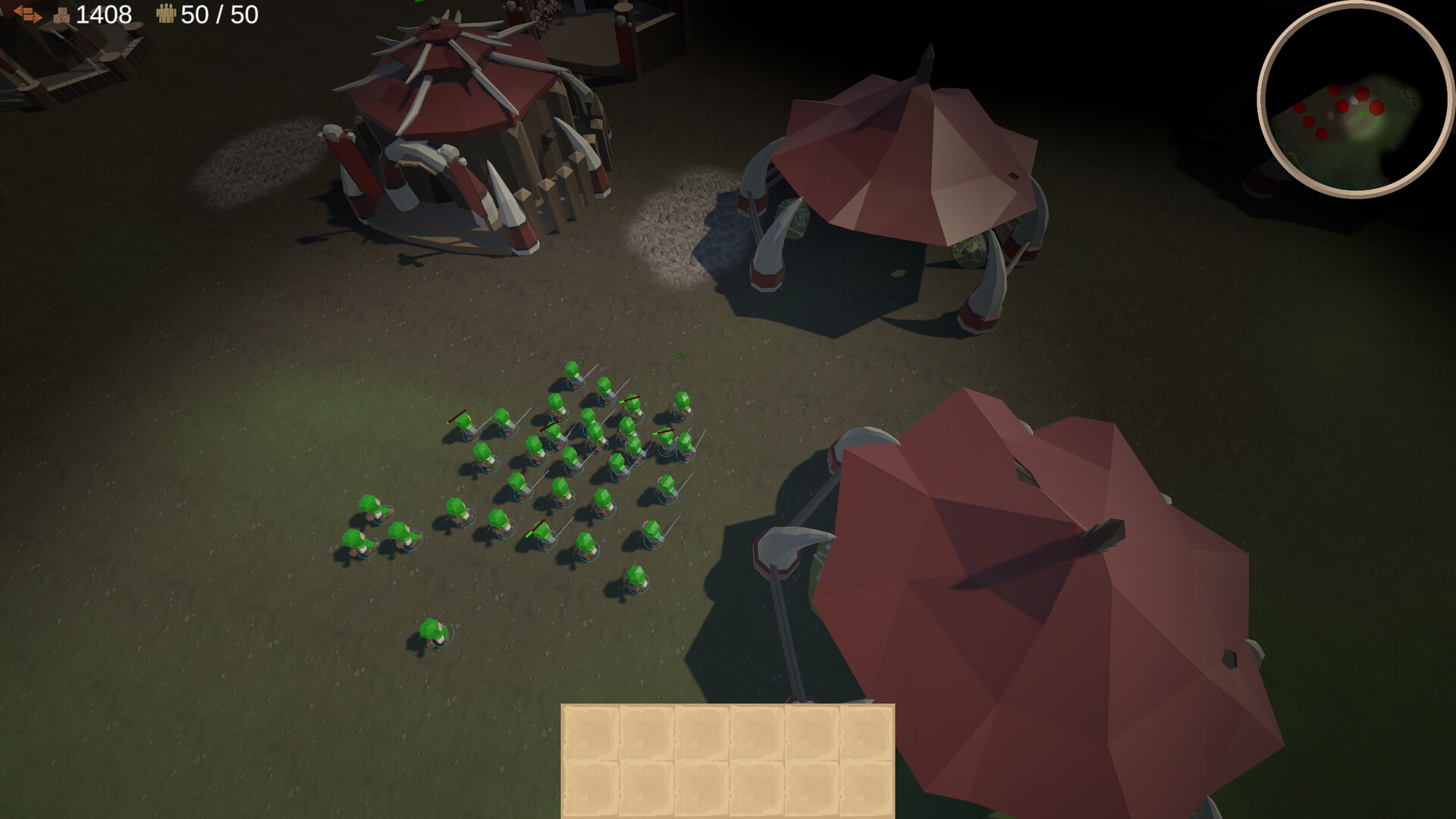Click the top-left empty ability slot
The image size is (1456, 819).
[591, 731]
